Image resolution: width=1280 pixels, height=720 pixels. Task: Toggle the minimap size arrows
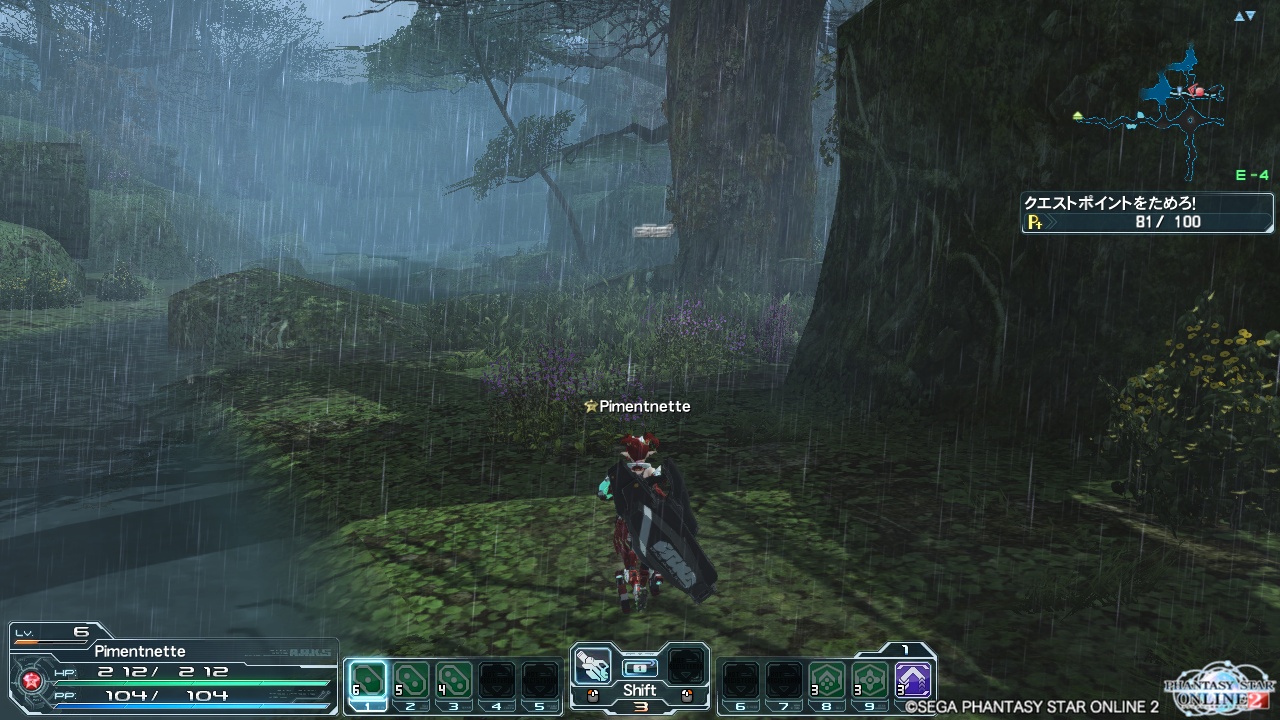coord(1244,16)
